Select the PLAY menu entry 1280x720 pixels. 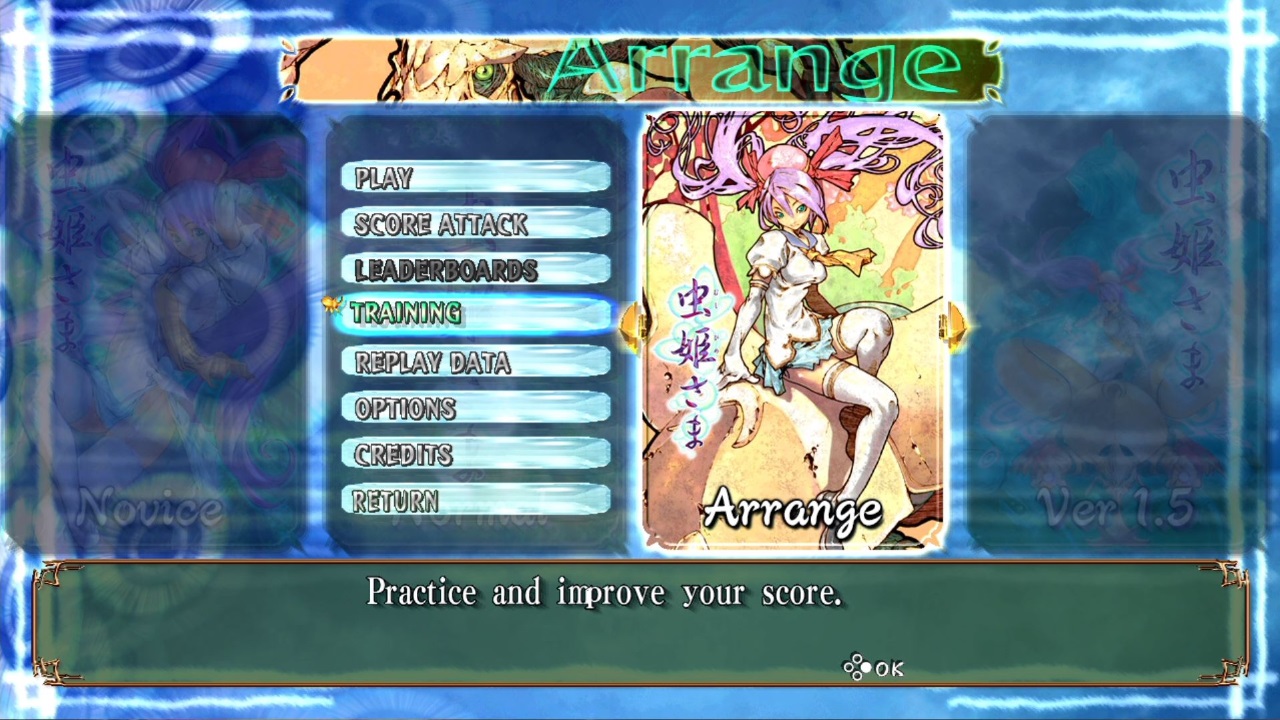[476, 177]
